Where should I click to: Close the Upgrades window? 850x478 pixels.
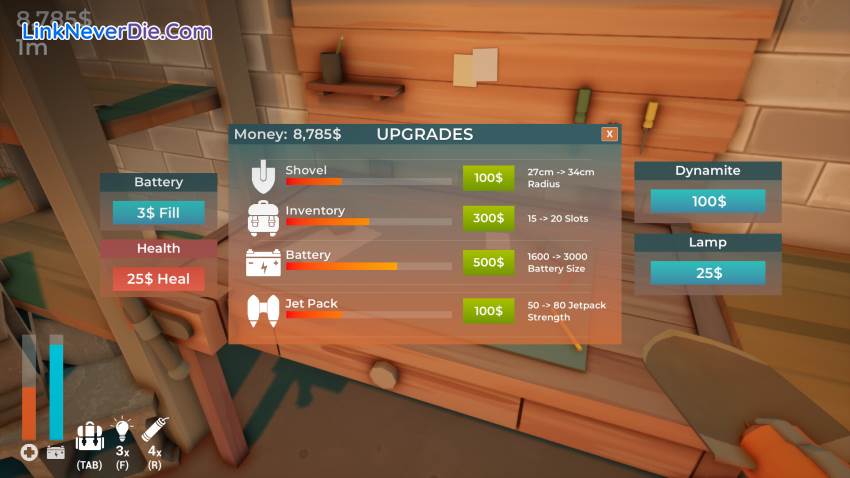pyautogui.click(x=609, y=134)
